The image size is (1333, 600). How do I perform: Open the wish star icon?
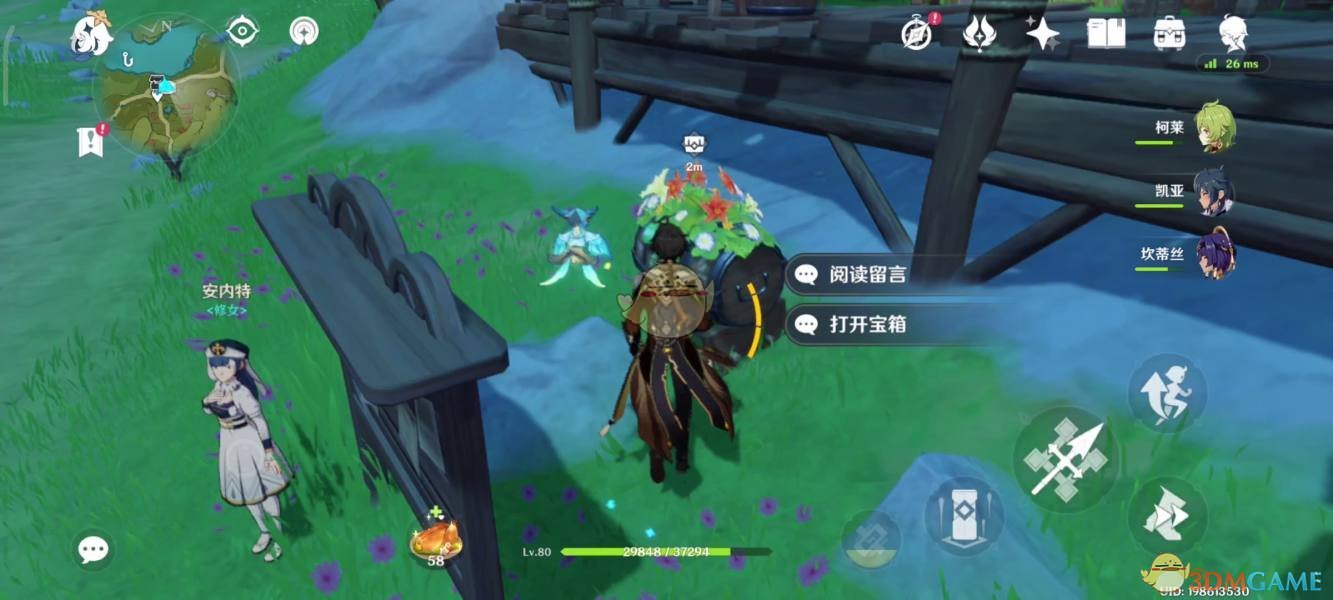coord(1042,34)
